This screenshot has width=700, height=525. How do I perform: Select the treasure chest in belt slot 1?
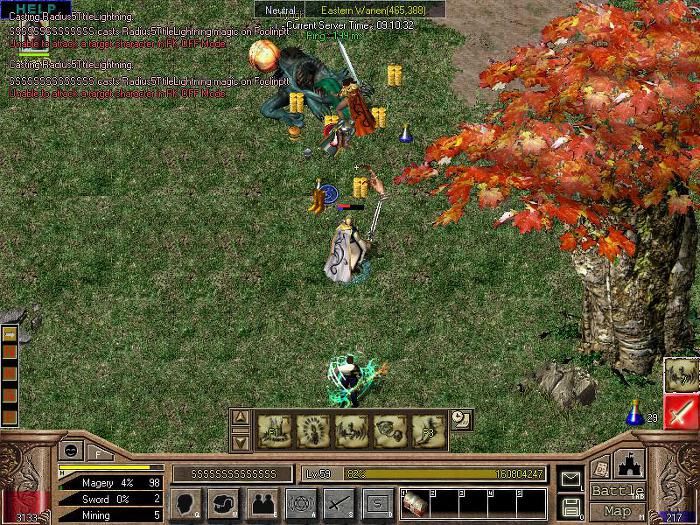pyautogui.click(x=414, y=503)
